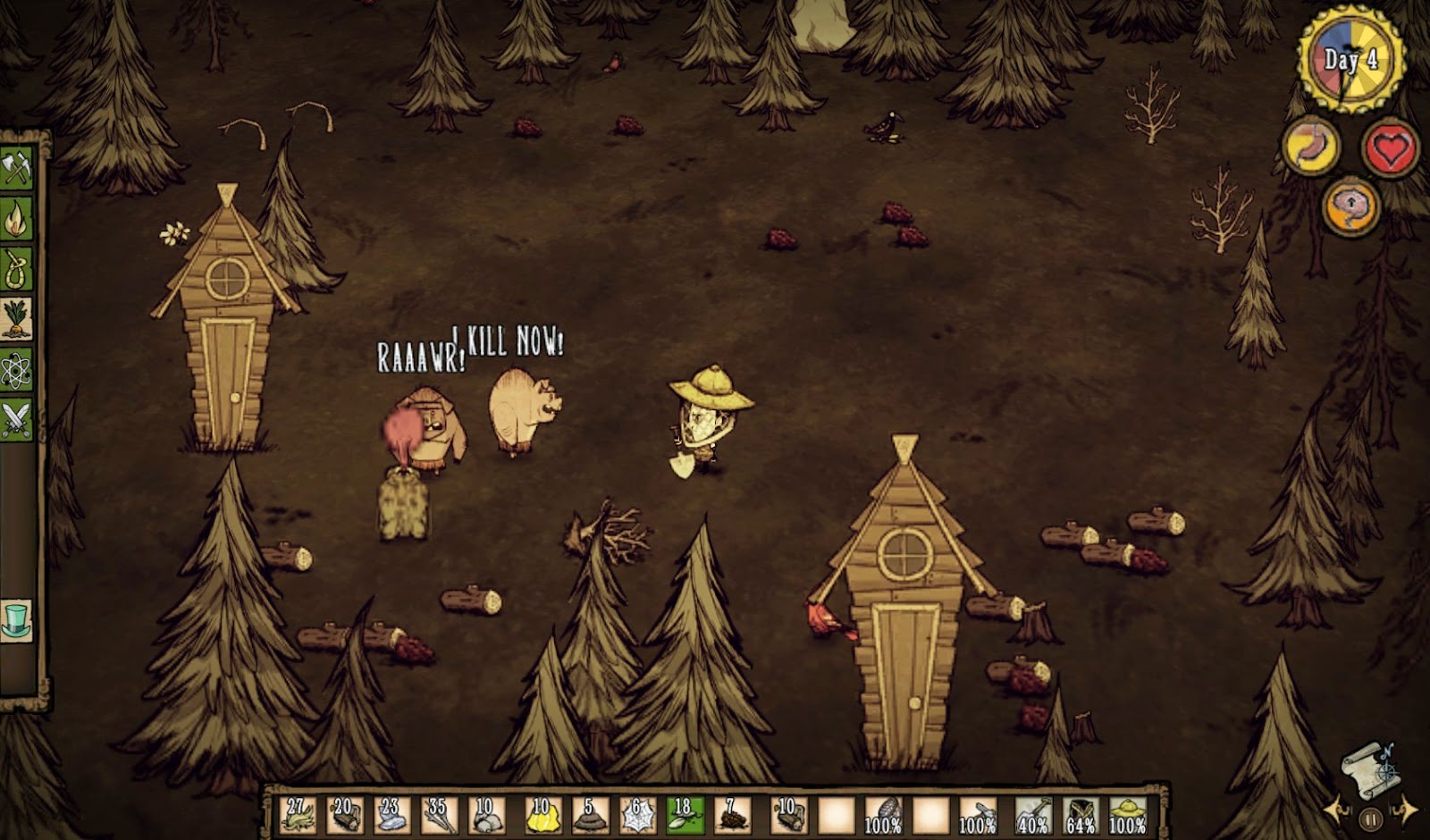
Task: Open the Tools crafting tab
Action: click(16, 168)
